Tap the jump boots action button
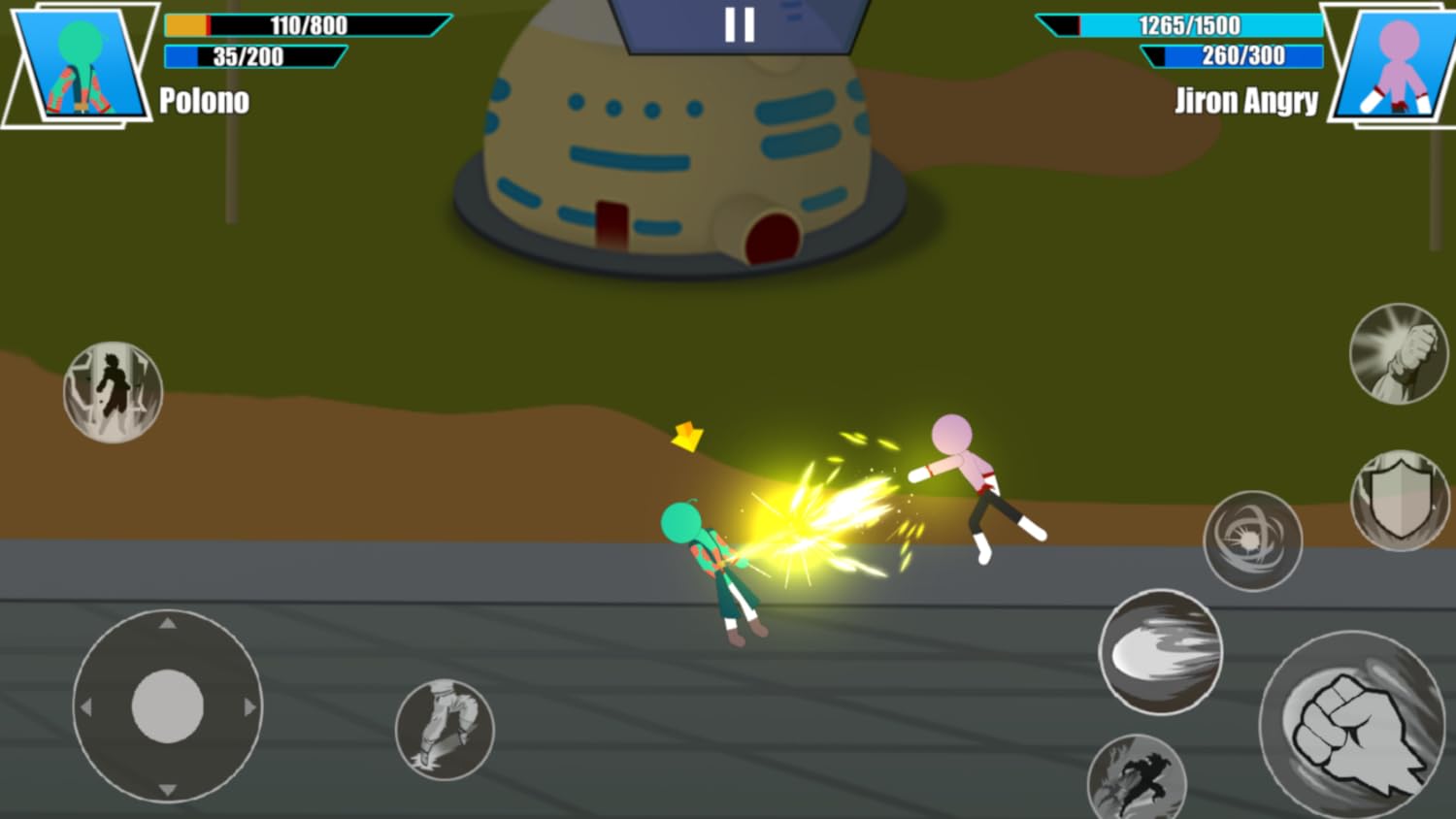Image resolution: width=1456 pixels, height=819 pixels. [x=443, y=730]
